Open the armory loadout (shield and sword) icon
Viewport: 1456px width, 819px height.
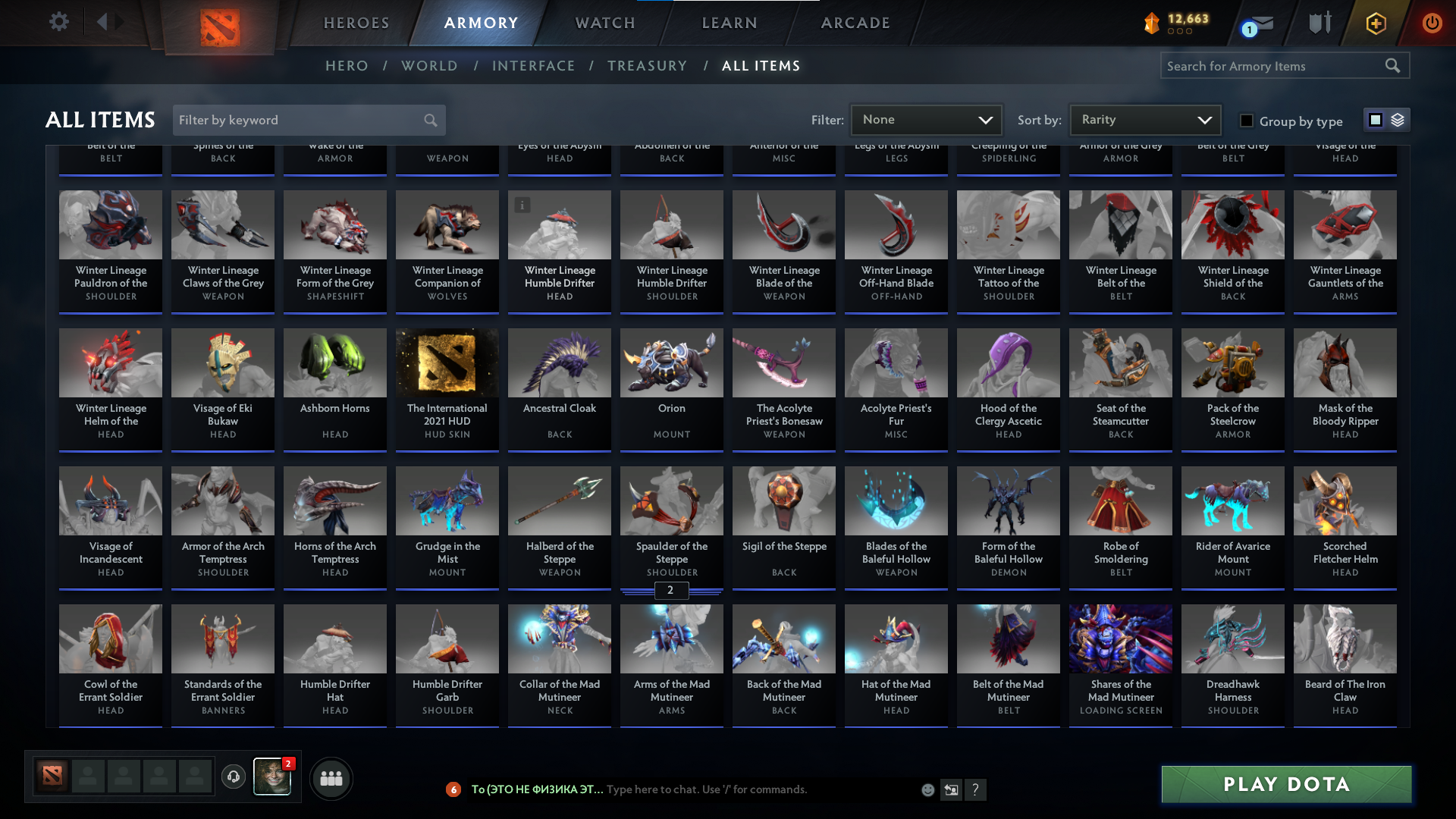point(1319,23)
